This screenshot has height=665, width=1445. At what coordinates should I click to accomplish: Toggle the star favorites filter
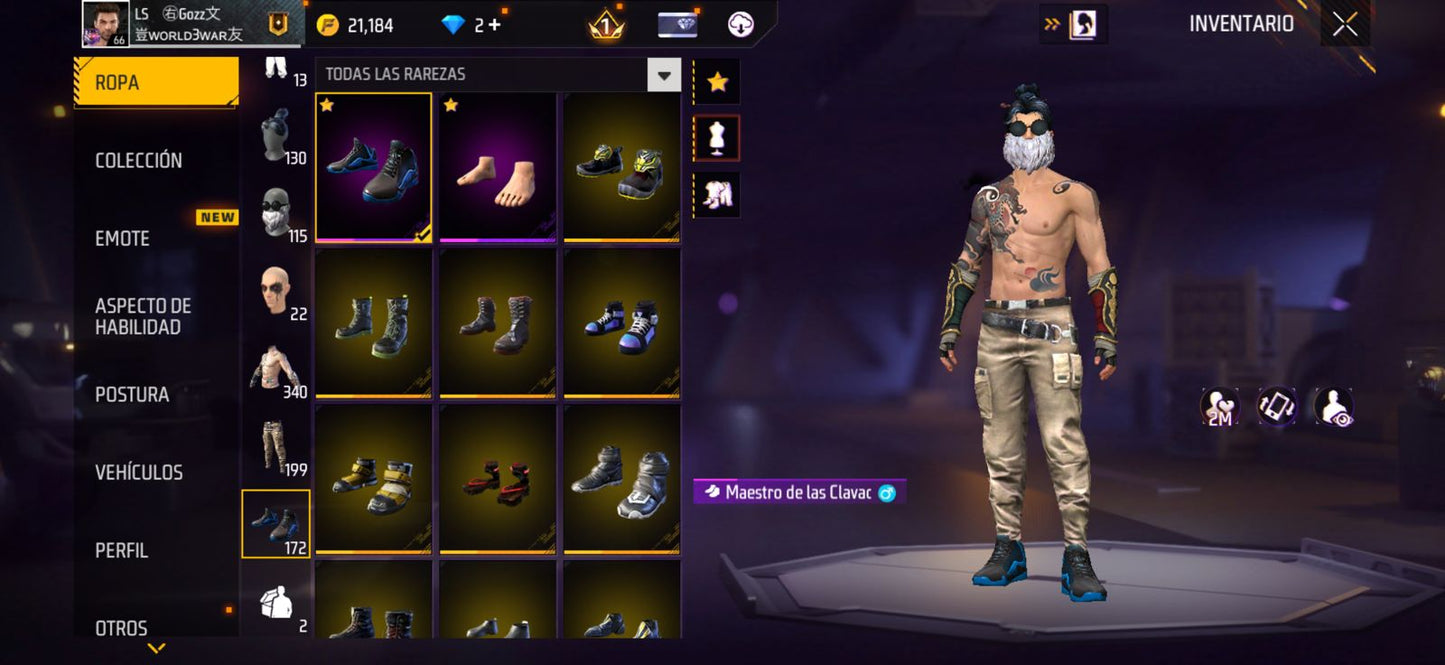[717, 82]
